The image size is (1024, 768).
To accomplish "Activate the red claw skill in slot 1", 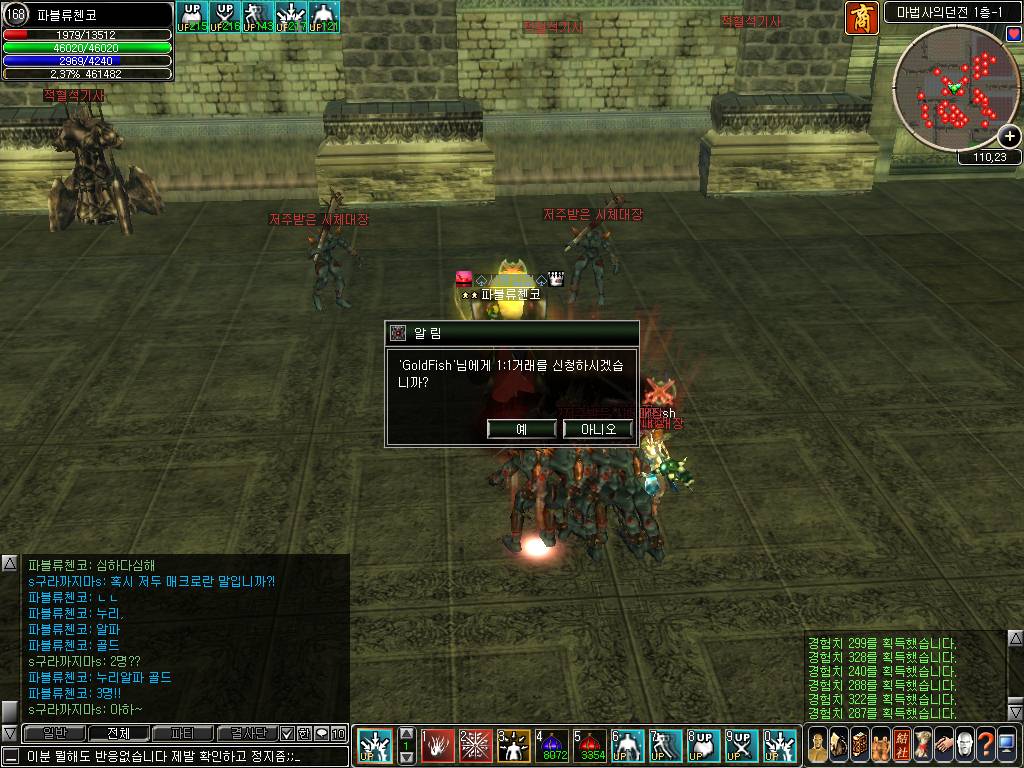I will pos(438,745).
